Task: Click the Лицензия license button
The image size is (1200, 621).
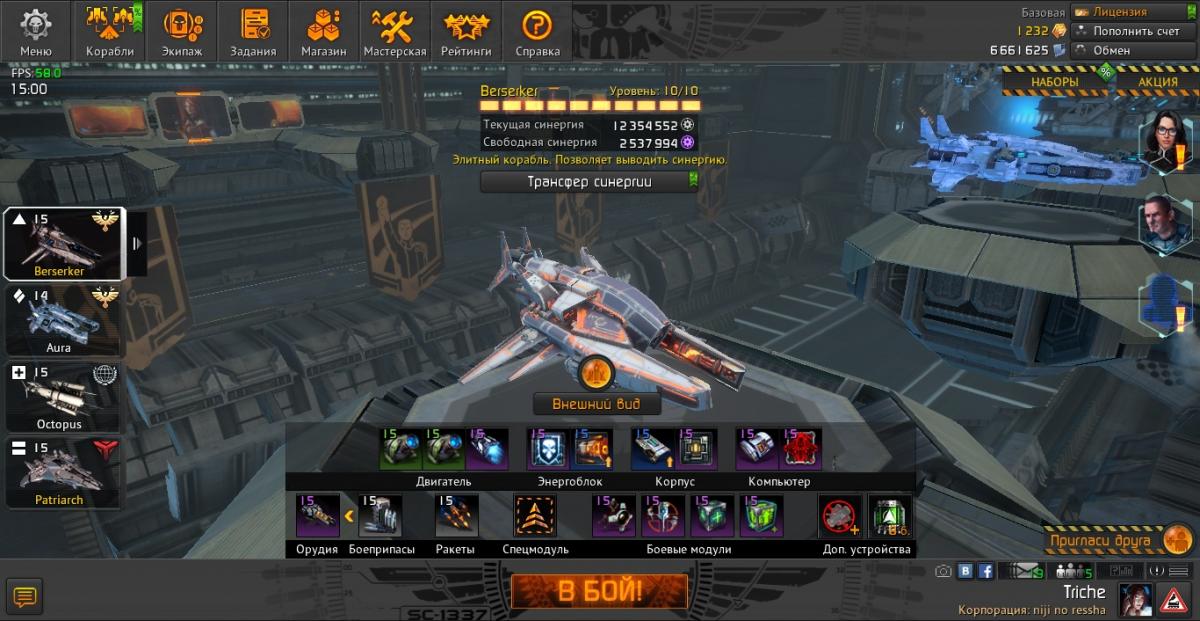Action: pyautogui.click(x=1132, y=12)
